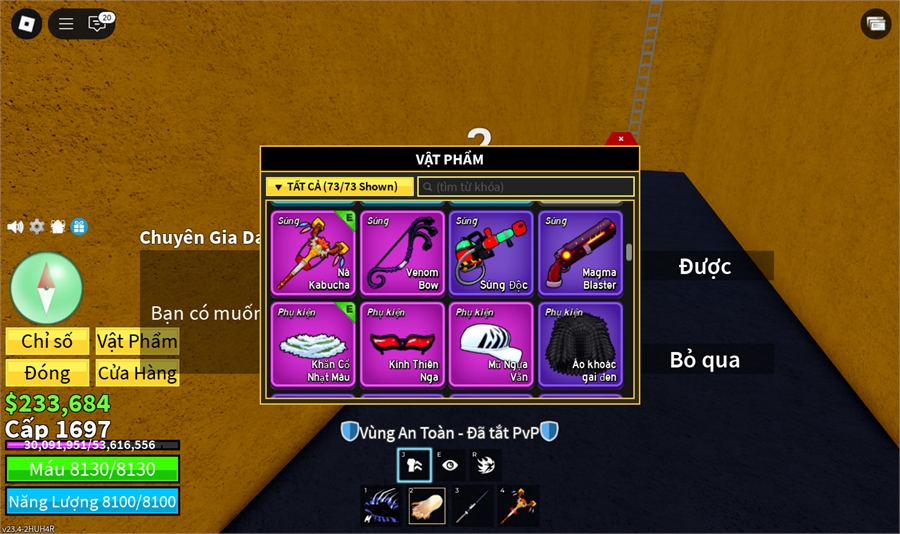The width and height of the screenshot is (900, 534).
Task: Open the gear settings icon
Action: pos(37,227)
